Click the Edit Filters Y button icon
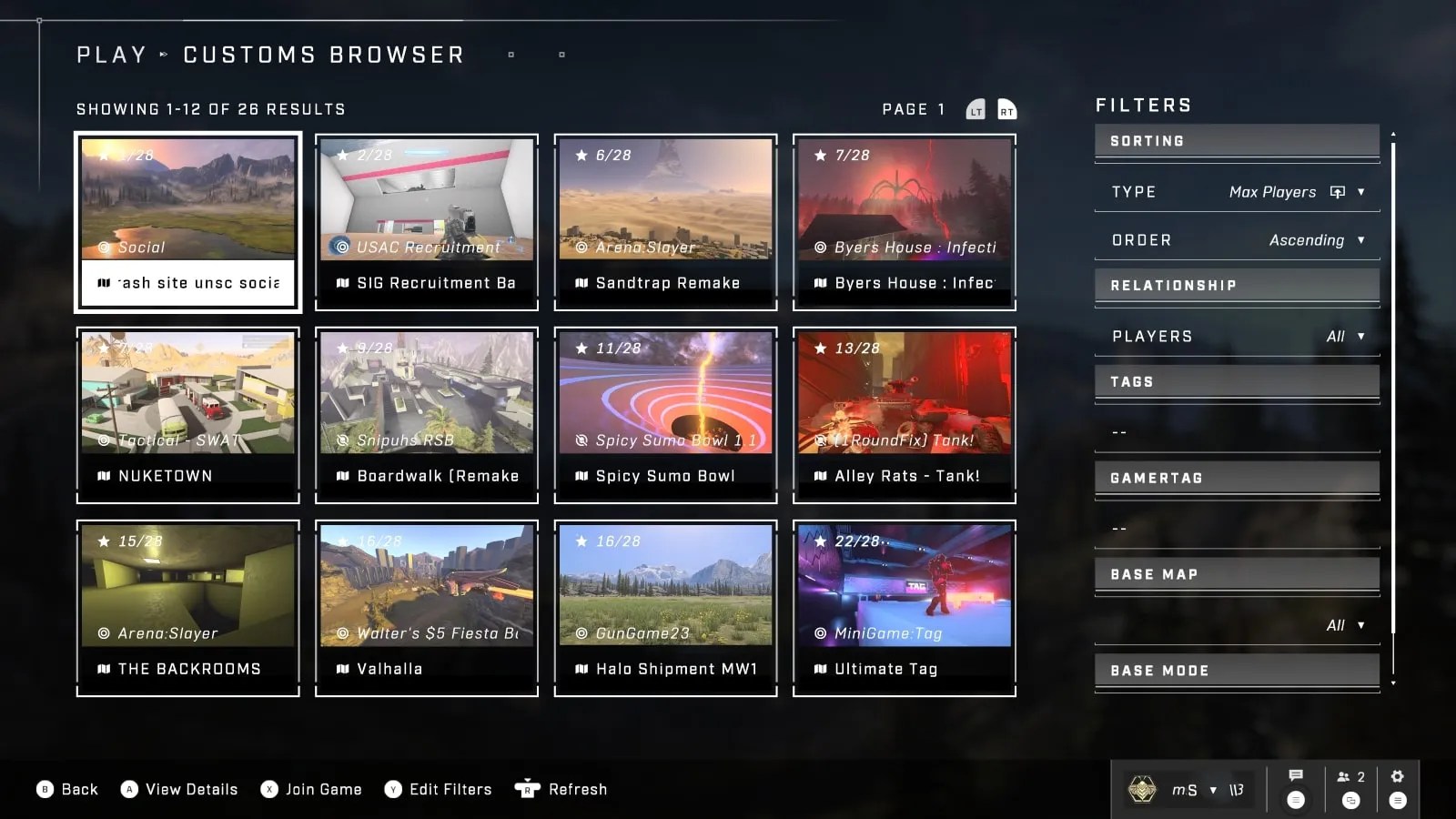The height and width of the screenshot is (819, 1456). [x=393, y=789]
